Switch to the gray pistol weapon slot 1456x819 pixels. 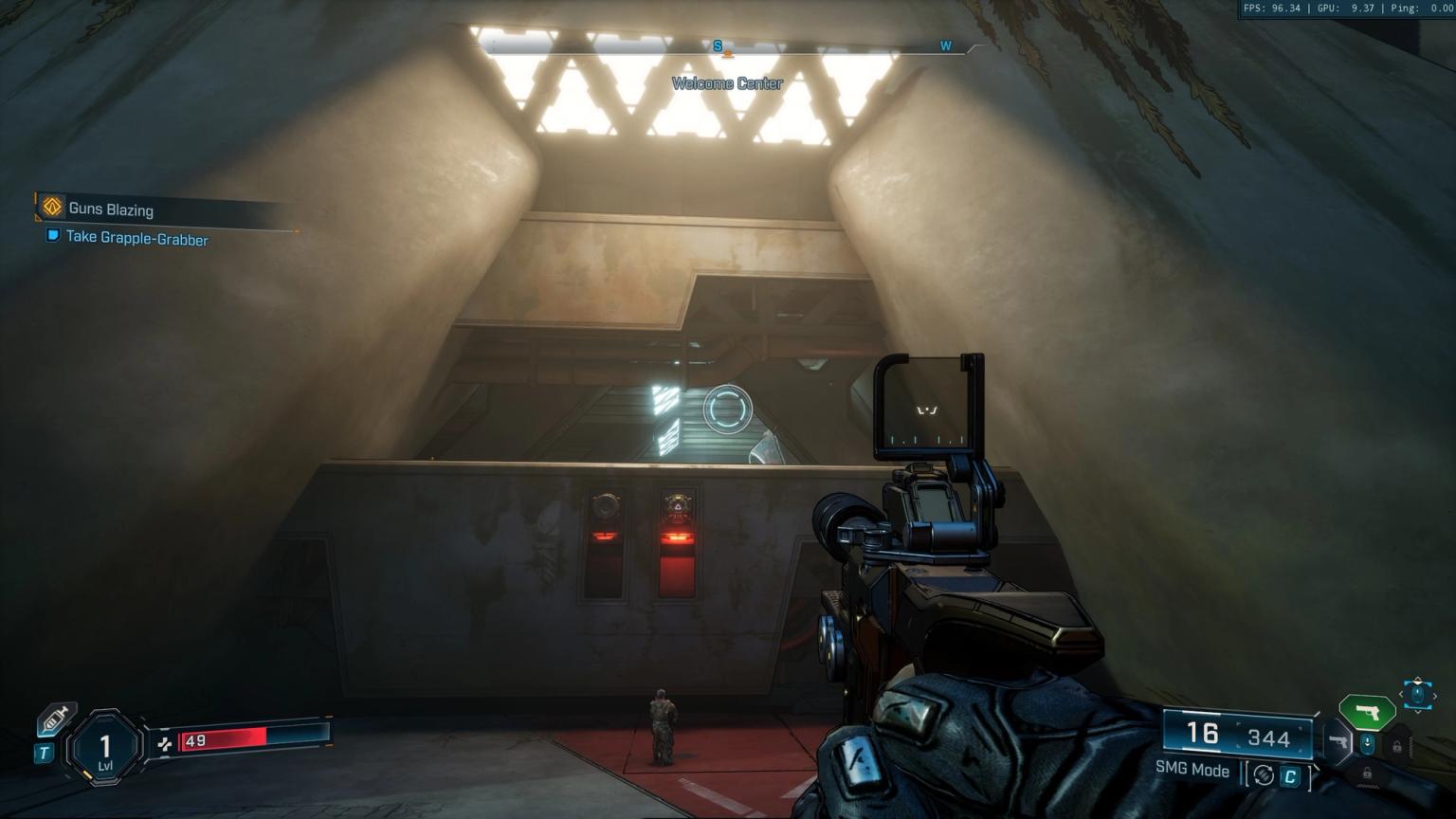[x=1338, y=741]
